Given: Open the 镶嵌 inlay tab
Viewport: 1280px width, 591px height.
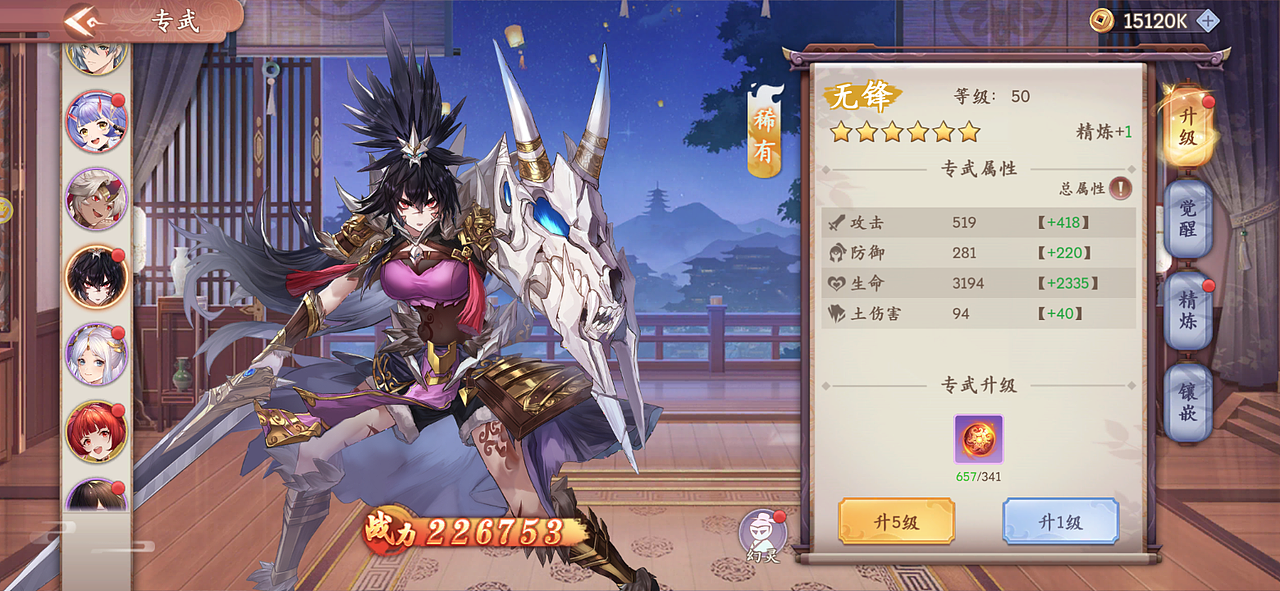Looking at the screenshot, I should 1187,402.
